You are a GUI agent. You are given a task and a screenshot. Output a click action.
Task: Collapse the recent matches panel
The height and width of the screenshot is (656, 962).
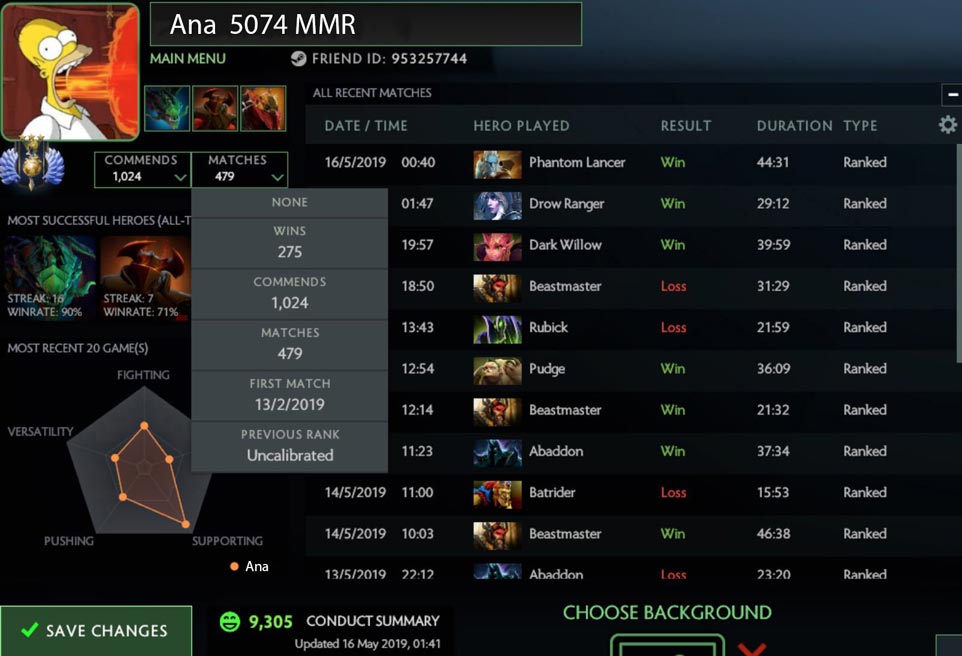click(951, 94)
